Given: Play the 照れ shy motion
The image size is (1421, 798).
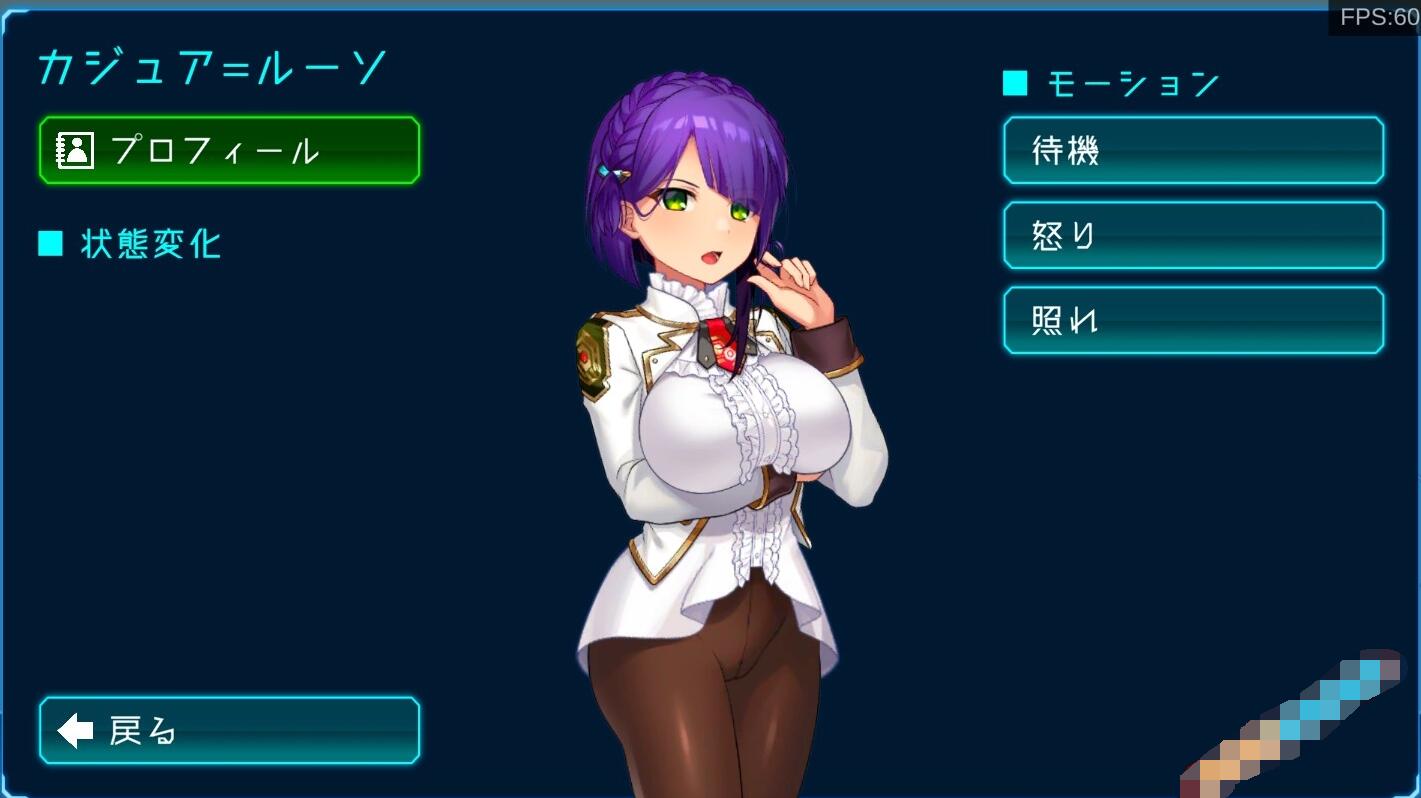Looking at the screenshot, I should (x=1193, y=321).
